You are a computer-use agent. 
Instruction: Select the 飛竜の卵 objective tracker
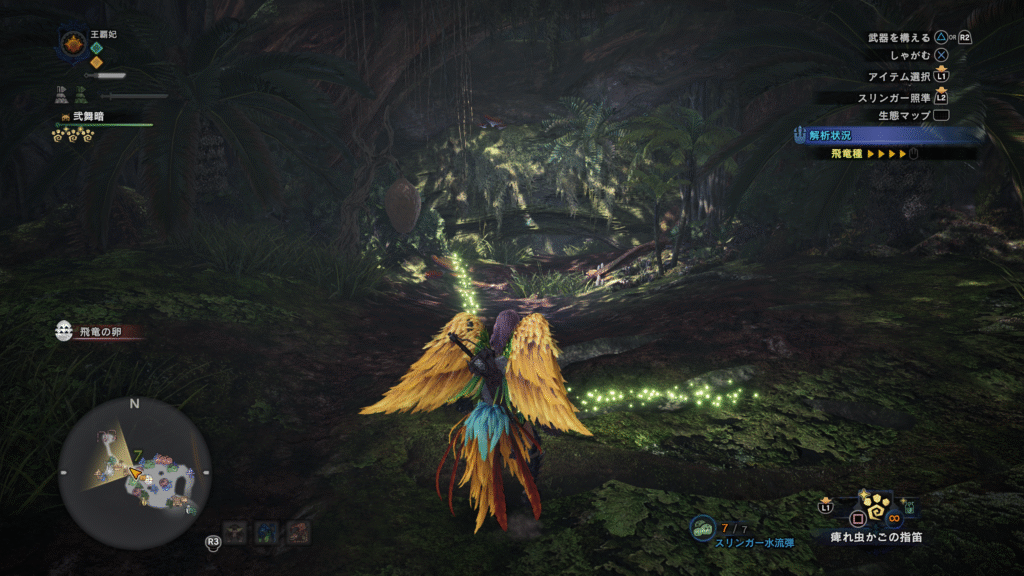98,331
